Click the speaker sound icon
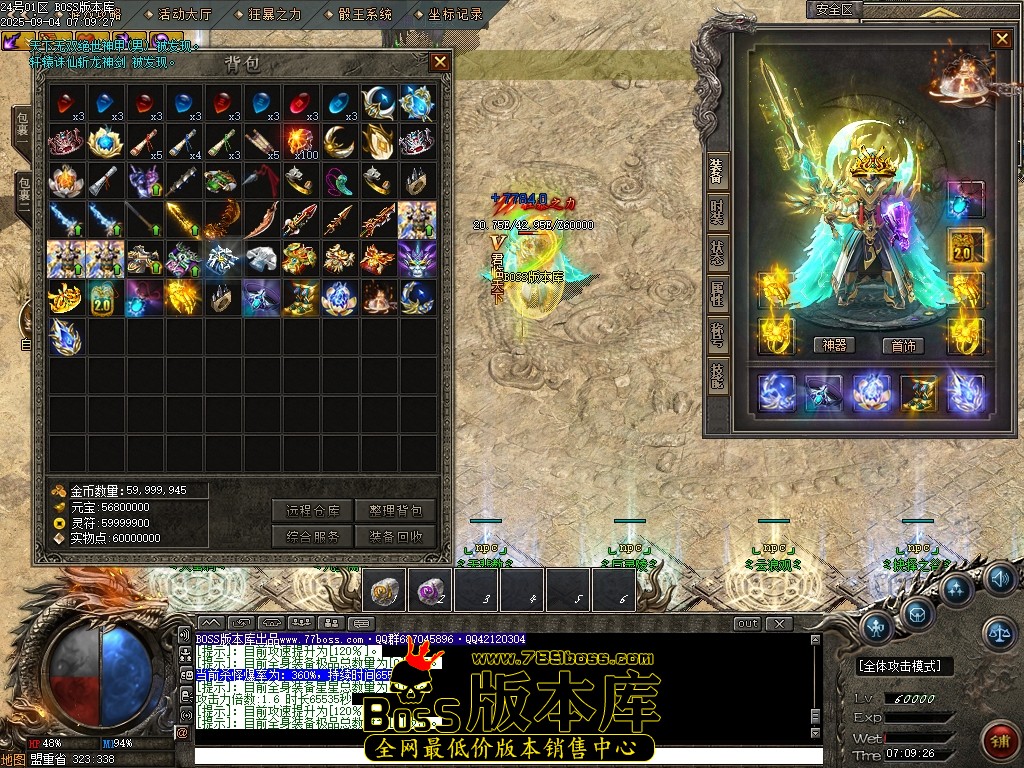Screen dimensions: 1024x768 point(999,578)
